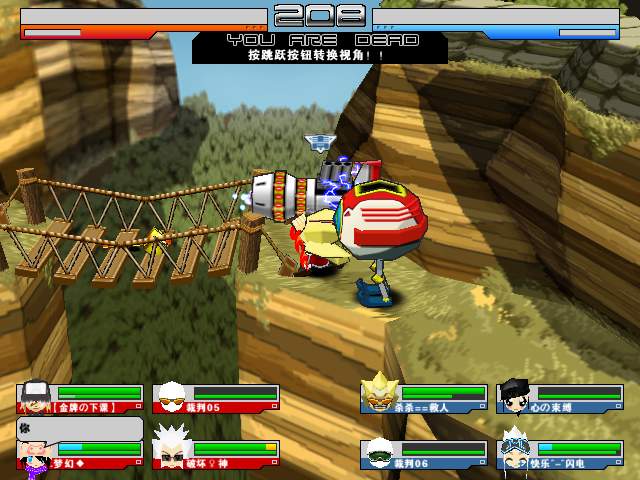Click the 你 chat speech bubble
The width and height of the screenshot is (640, 480).
[80, 429]
